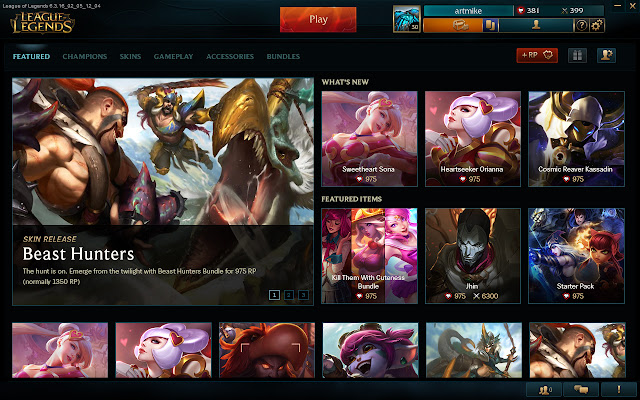640x400 pixels.
Task: Show banner slide 3
Action: click(x=303, y=295)
